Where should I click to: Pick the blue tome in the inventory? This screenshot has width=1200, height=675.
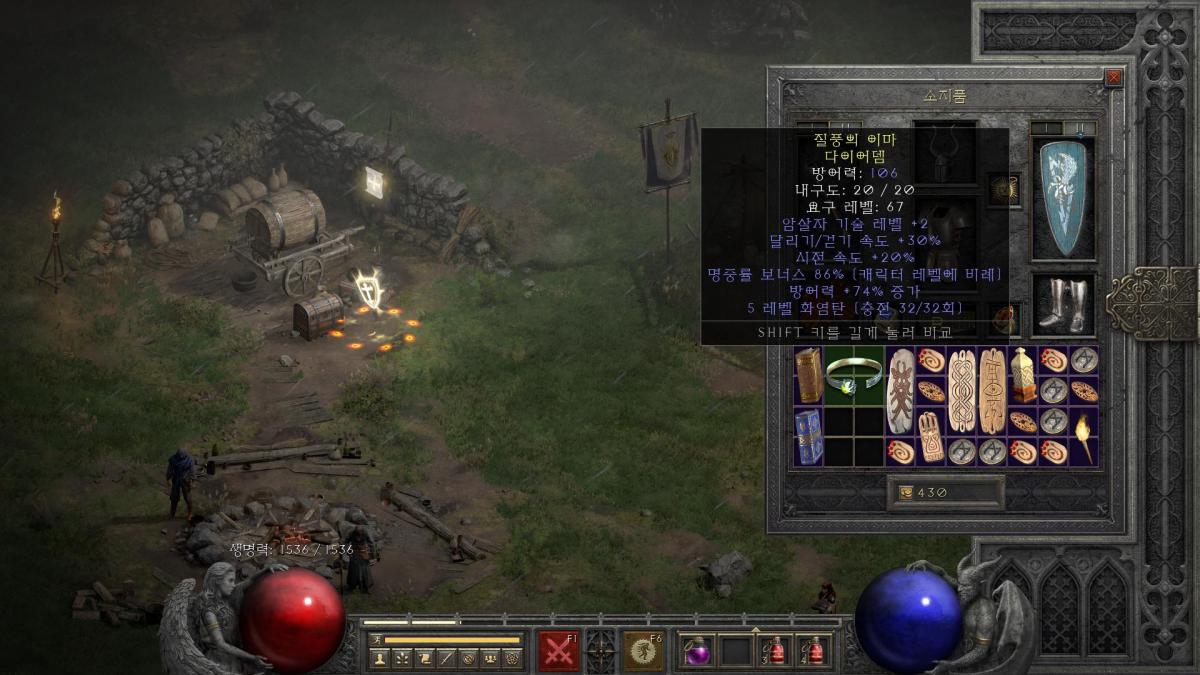tap(808, 436)
